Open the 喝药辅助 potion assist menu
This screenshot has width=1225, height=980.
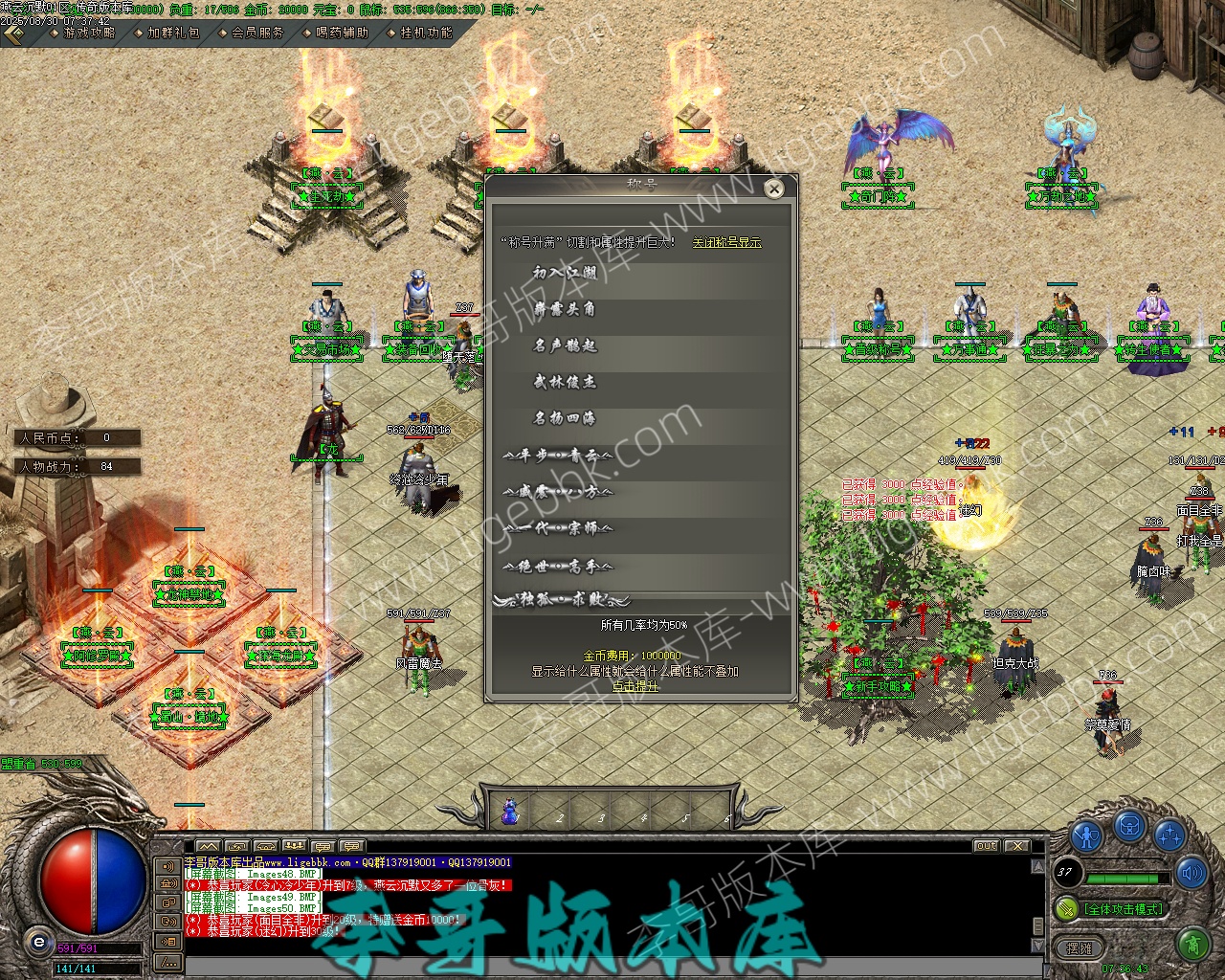point(342,33)
